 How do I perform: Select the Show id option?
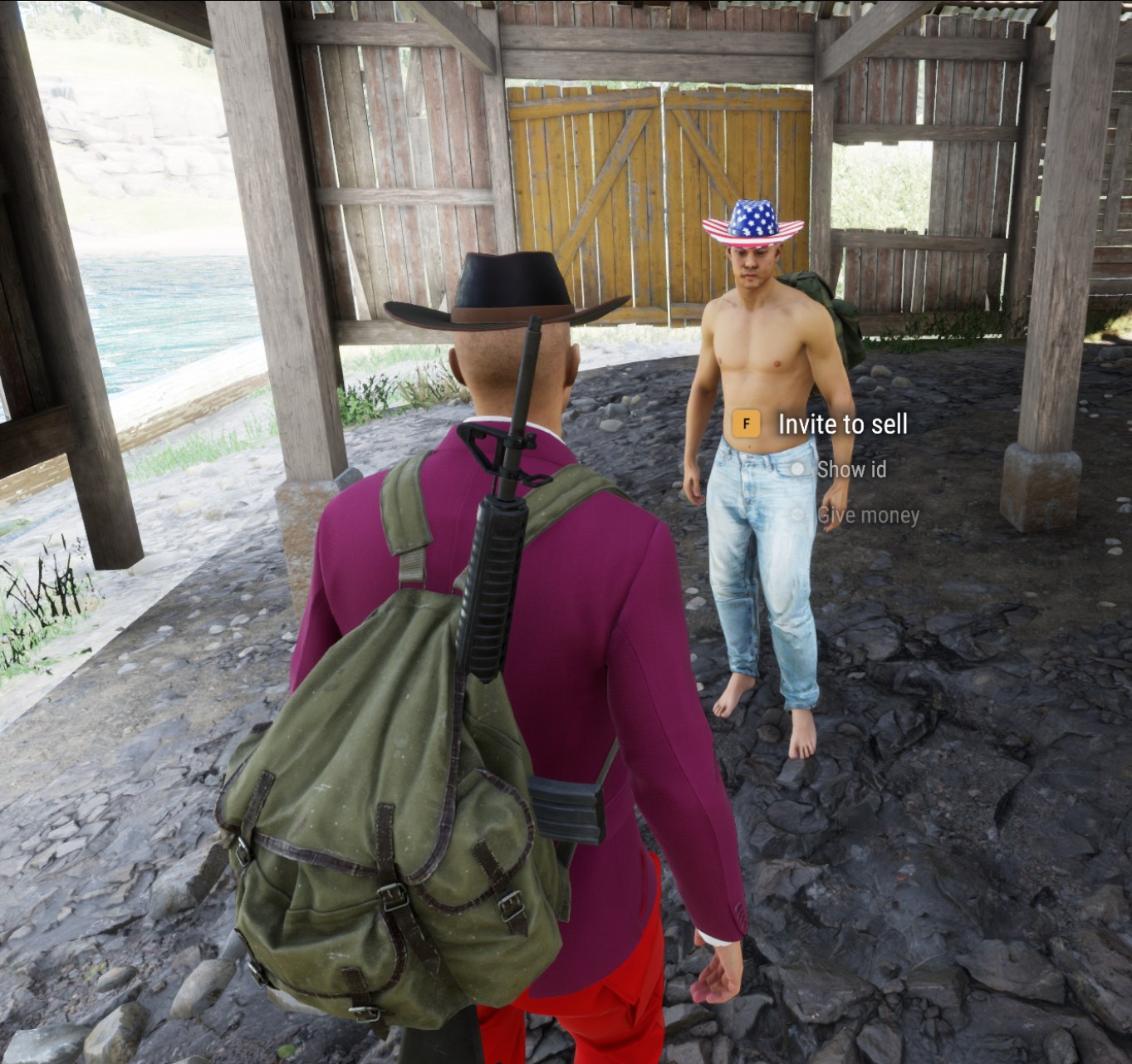click(x=850, y=470)
